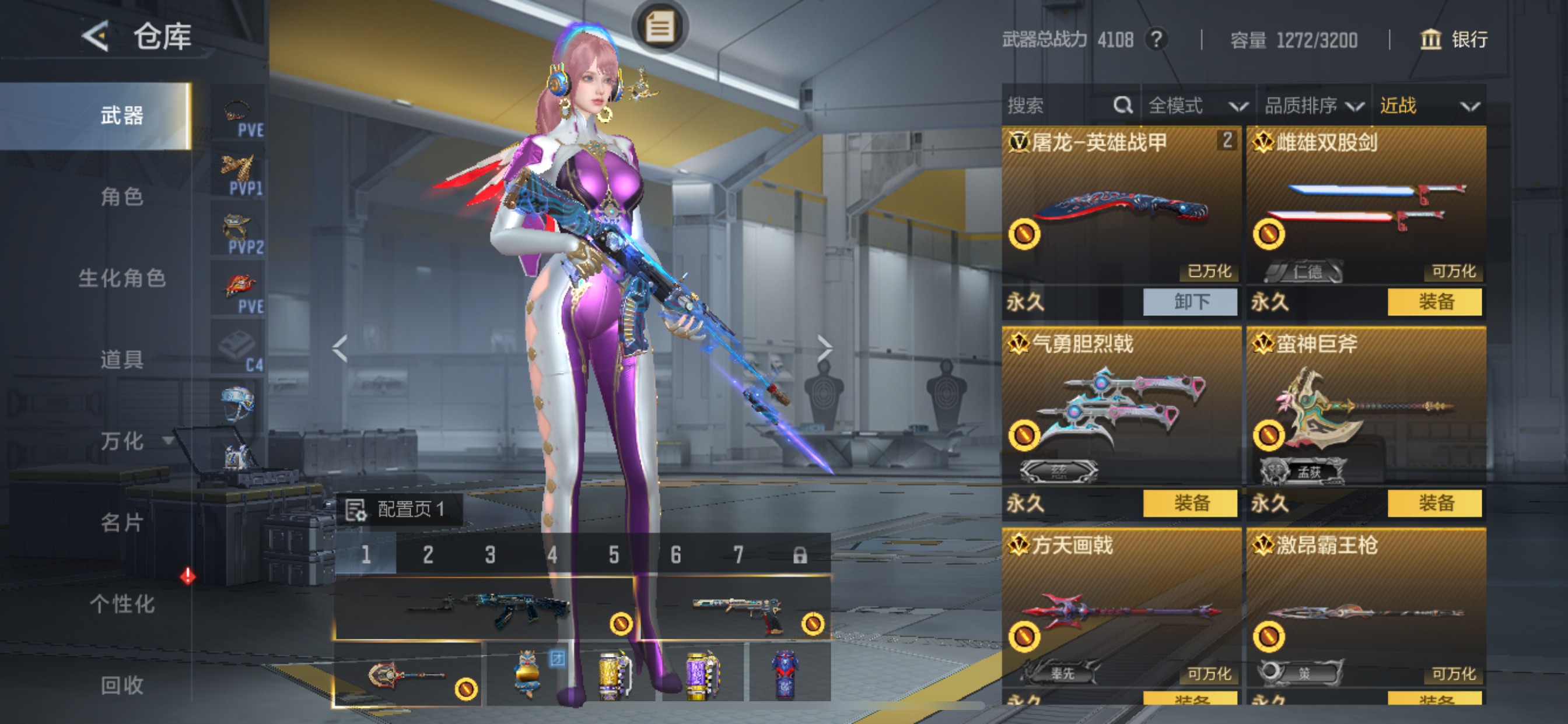1568x724 pixels.
Task: Click the 搜索 search field
Action: click(1059, 106)
